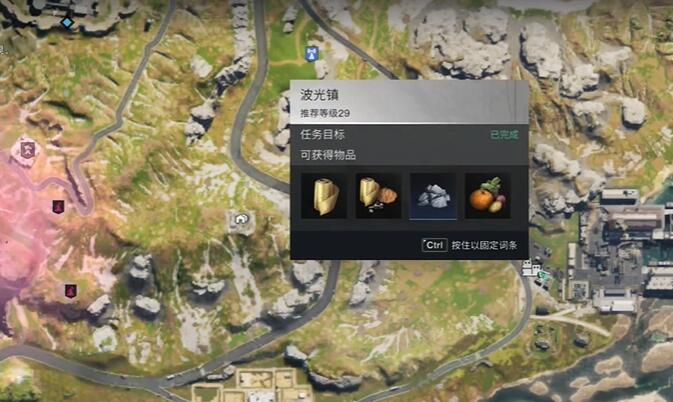Select the fabric roll with bread reward

pyautogui.click(x=379, y=196)
